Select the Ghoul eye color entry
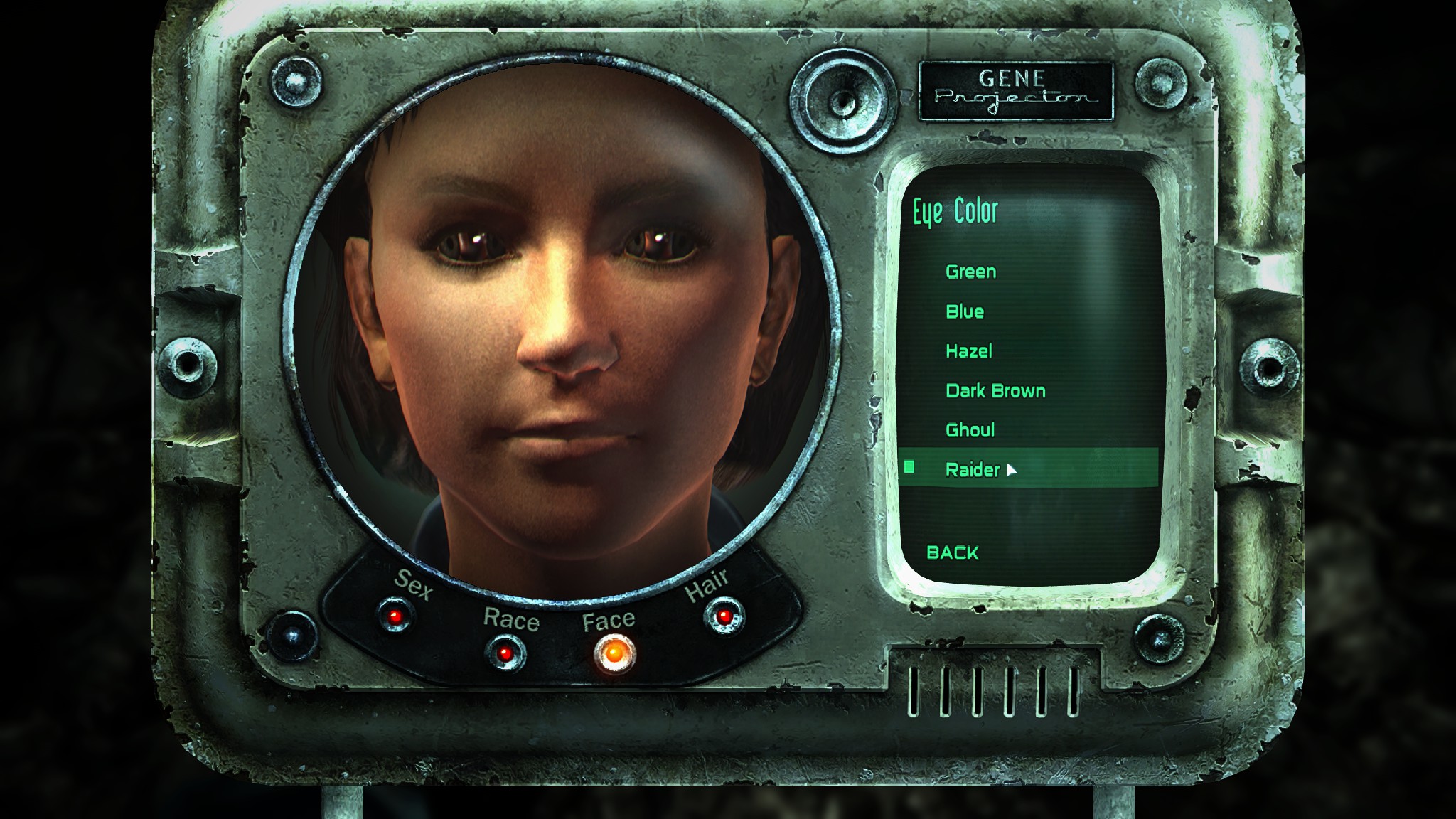Image resolution: width=1456 pixels, height=819 pixels. coord(970,430)
